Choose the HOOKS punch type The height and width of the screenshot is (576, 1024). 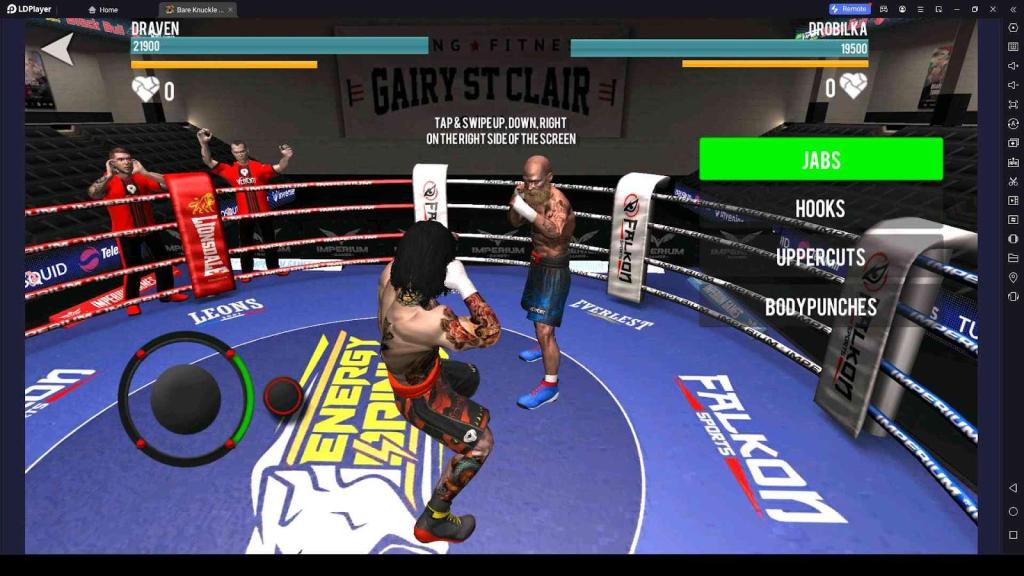click(x=820, y=208)
